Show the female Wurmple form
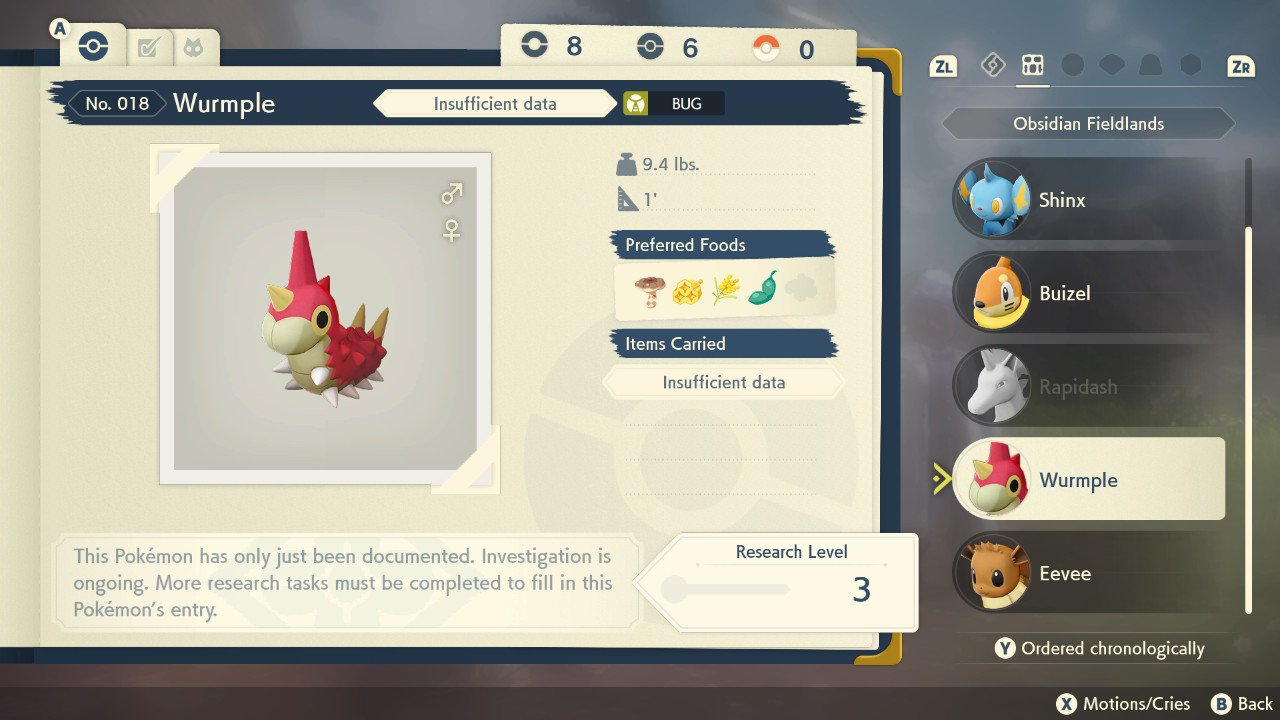The height and width of the screenshot is (720, 1280). (x=452, y=231)
